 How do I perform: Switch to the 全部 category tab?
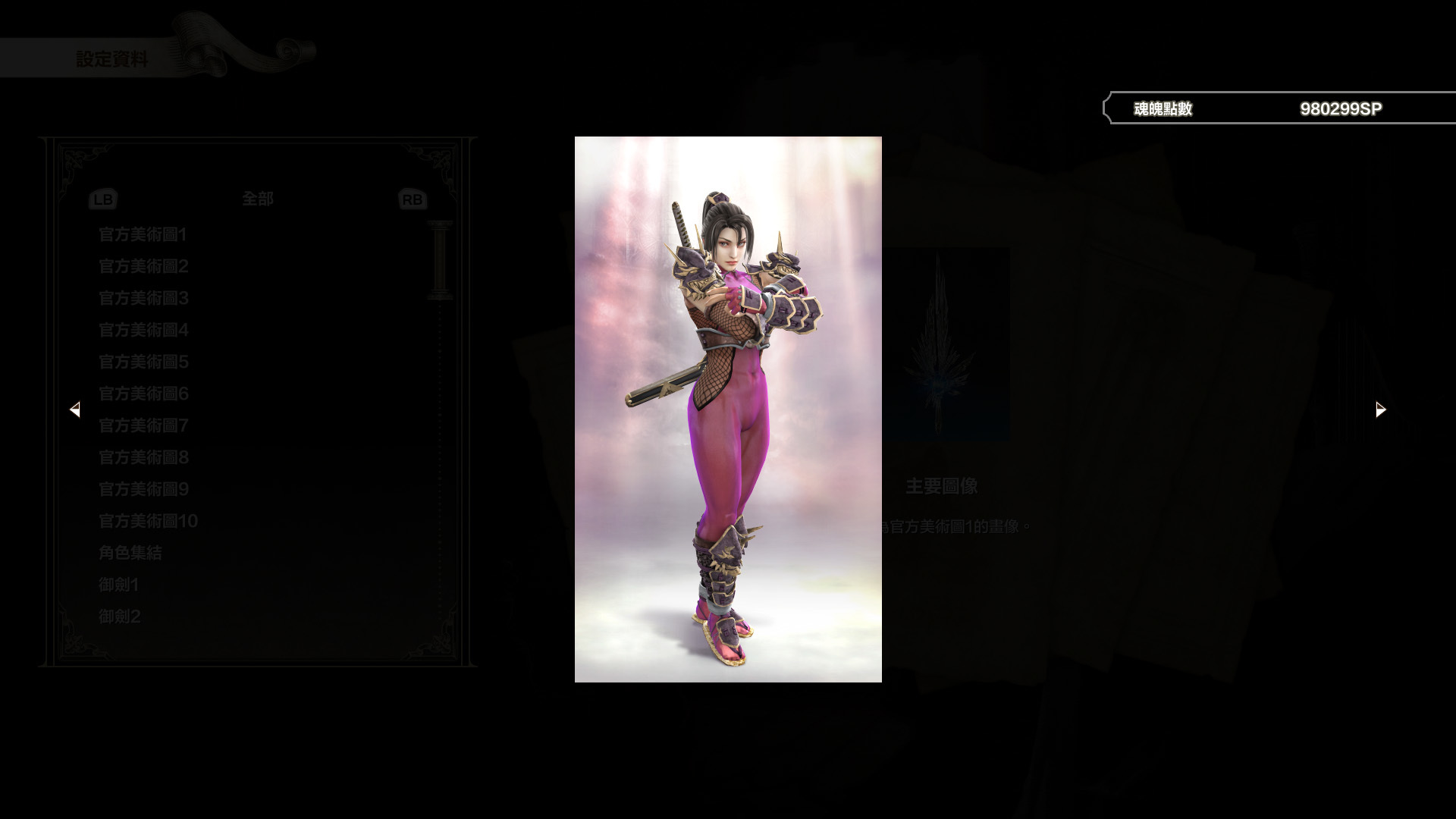(x=258, y=199)
